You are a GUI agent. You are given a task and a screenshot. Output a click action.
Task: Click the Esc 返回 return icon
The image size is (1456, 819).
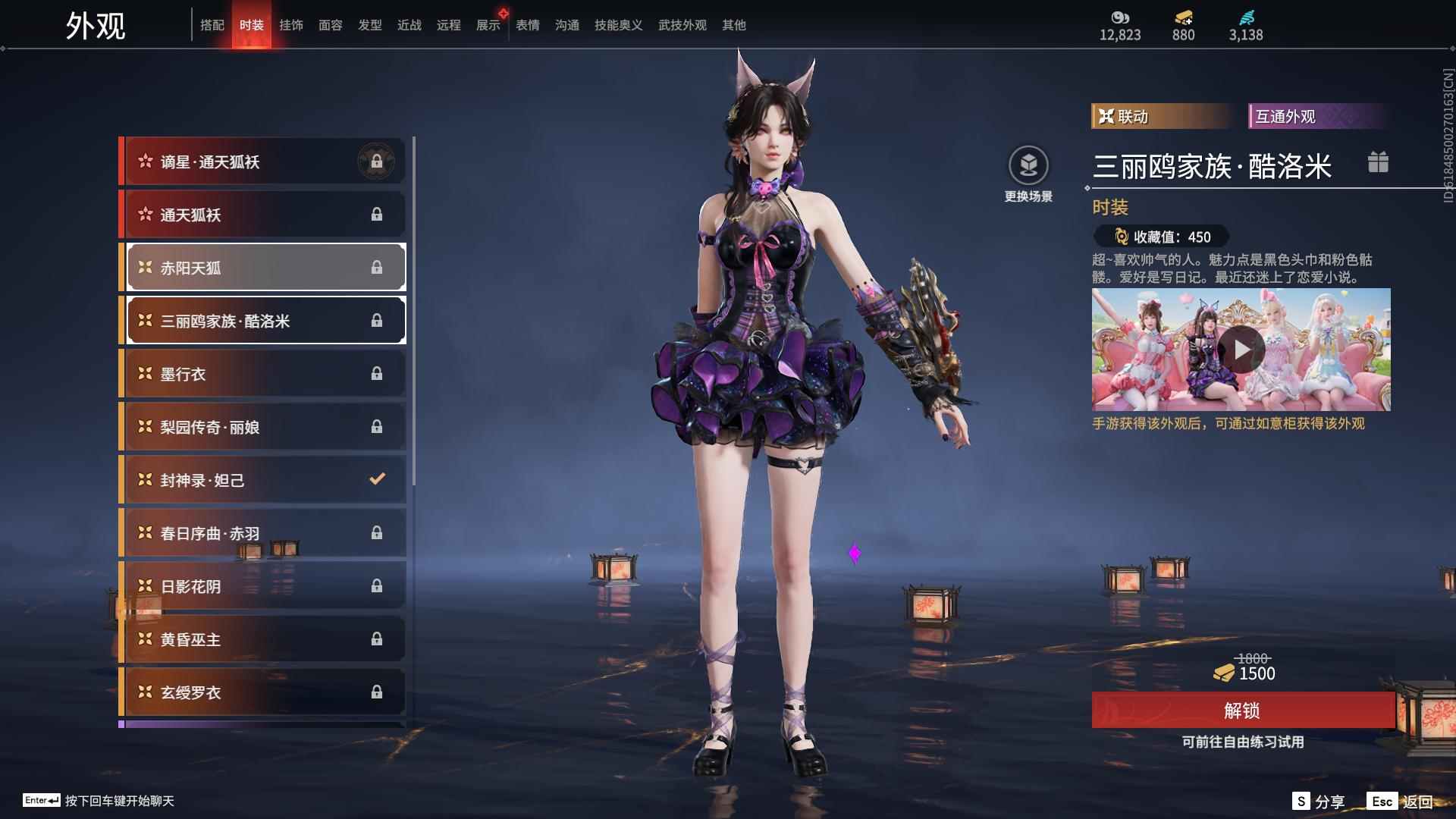[1383, 800]
